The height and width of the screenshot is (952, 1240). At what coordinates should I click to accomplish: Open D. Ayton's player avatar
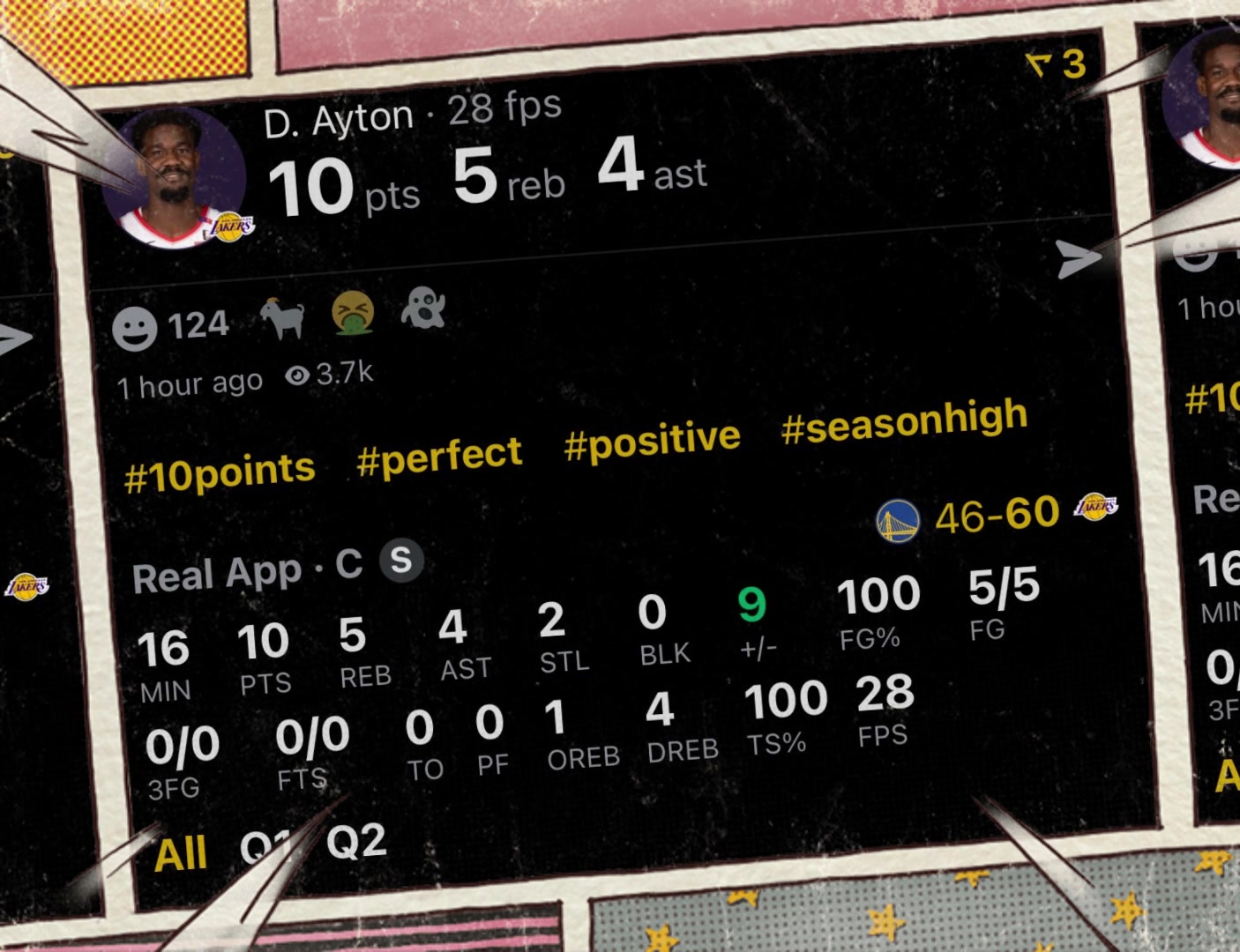pos(175,179)
